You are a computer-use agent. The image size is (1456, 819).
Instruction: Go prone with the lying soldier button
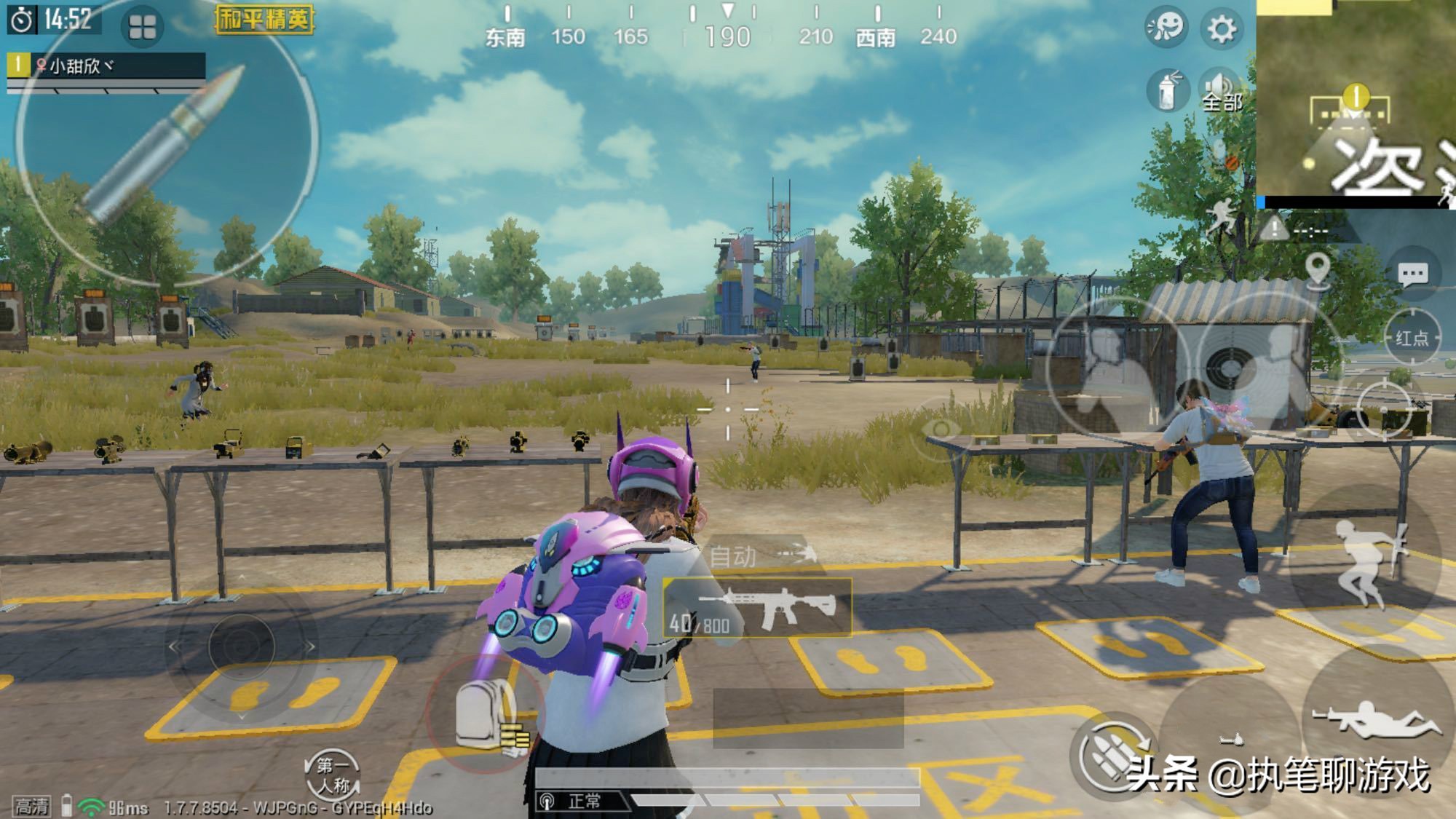click(1376, 721)
